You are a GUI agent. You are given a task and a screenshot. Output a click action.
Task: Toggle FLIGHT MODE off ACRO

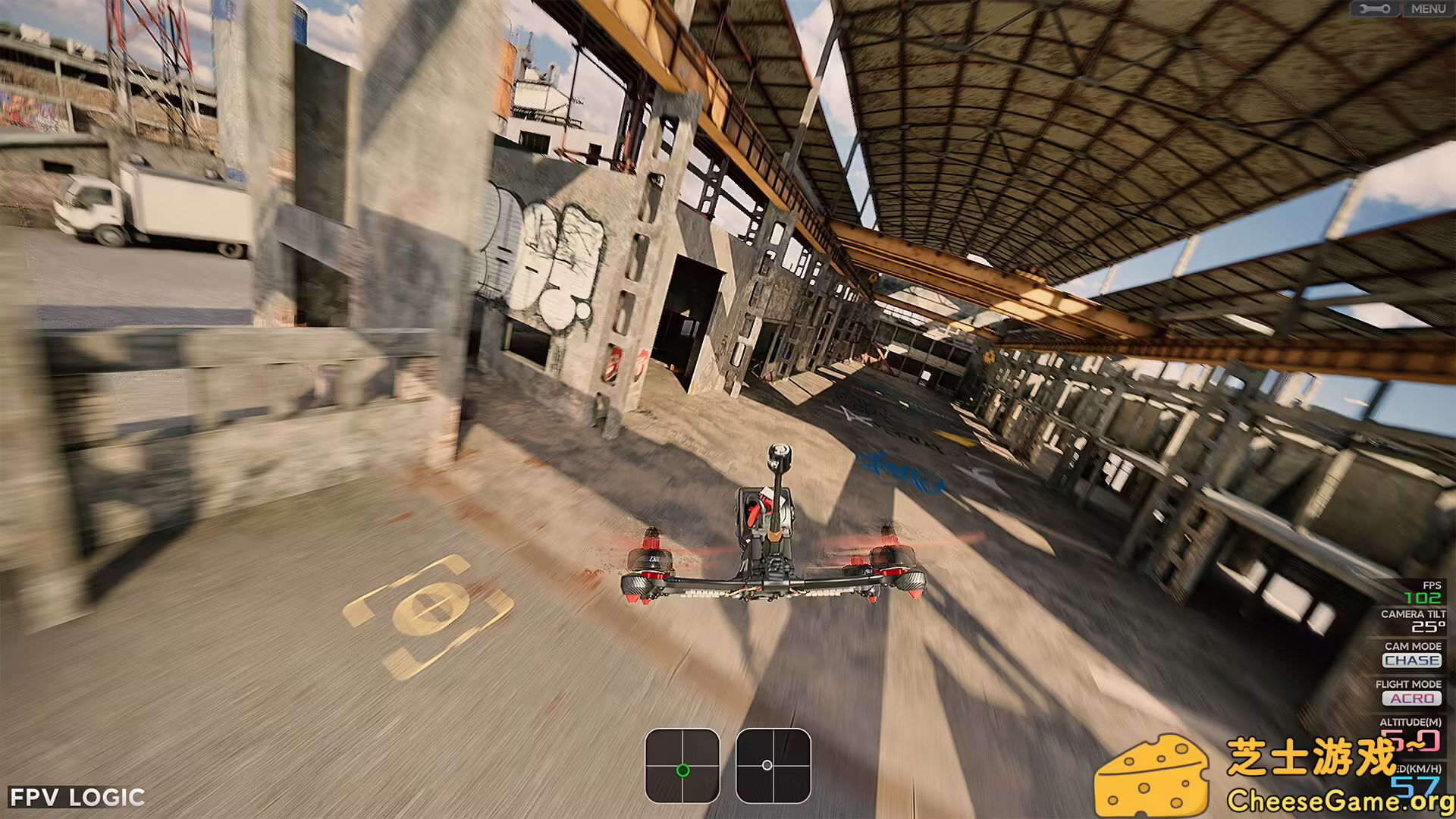pos(1411,698)
